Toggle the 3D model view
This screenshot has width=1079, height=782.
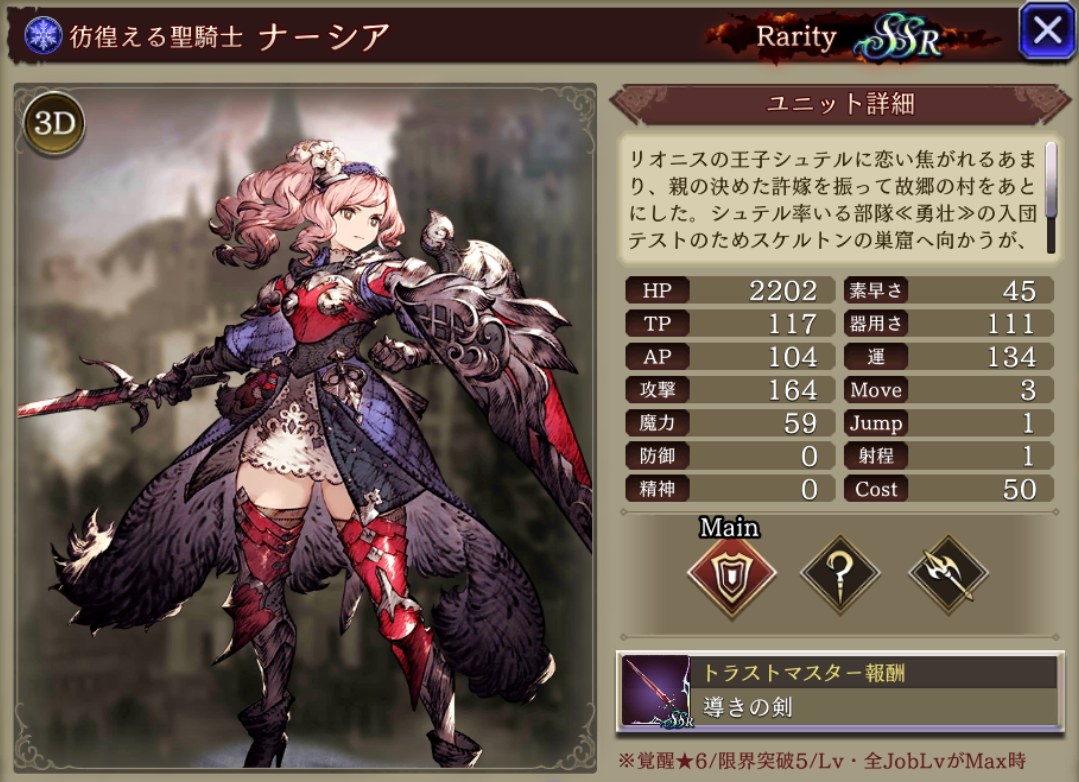point(54,125)
